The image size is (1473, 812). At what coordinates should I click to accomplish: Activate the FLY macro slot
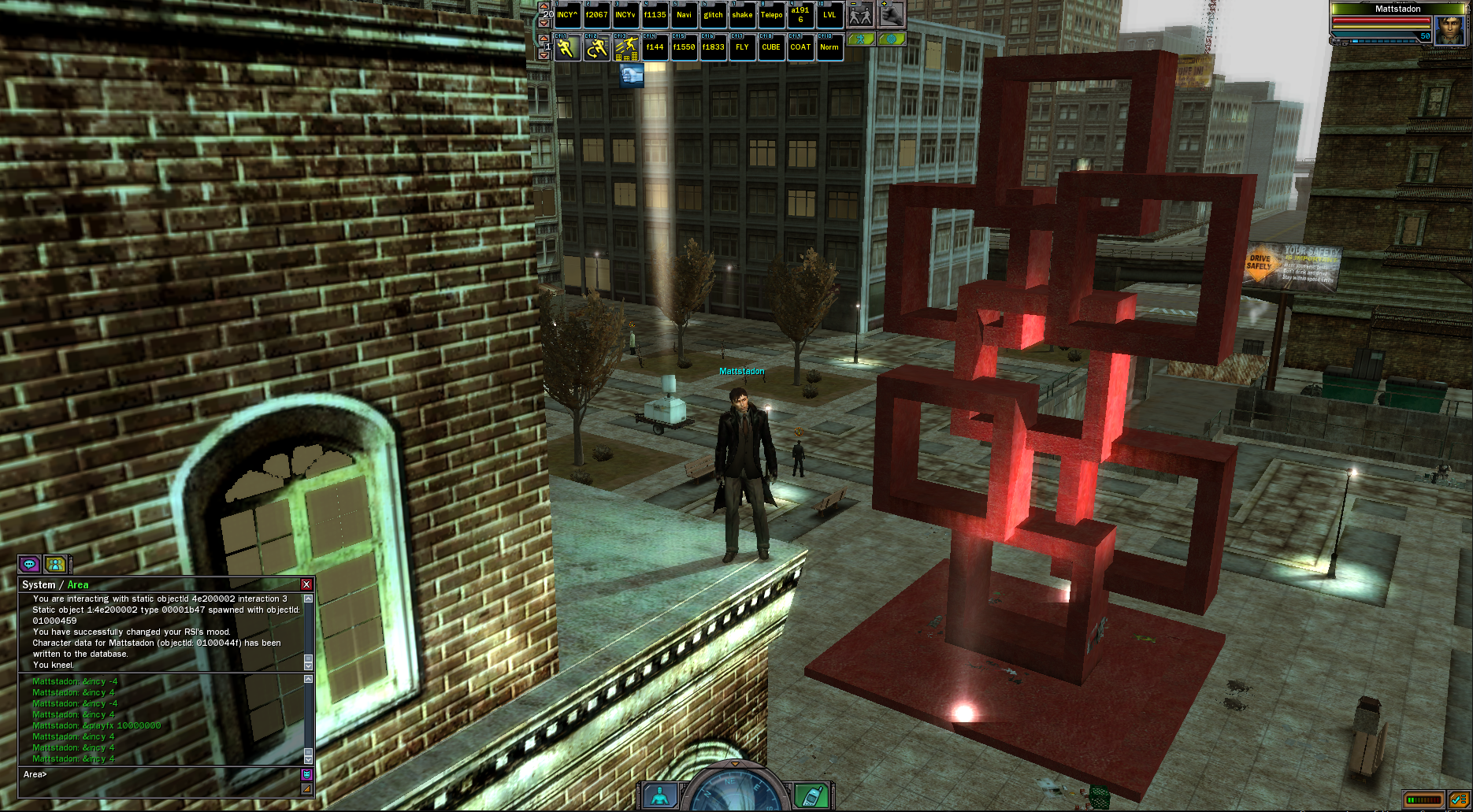point(742,47)
